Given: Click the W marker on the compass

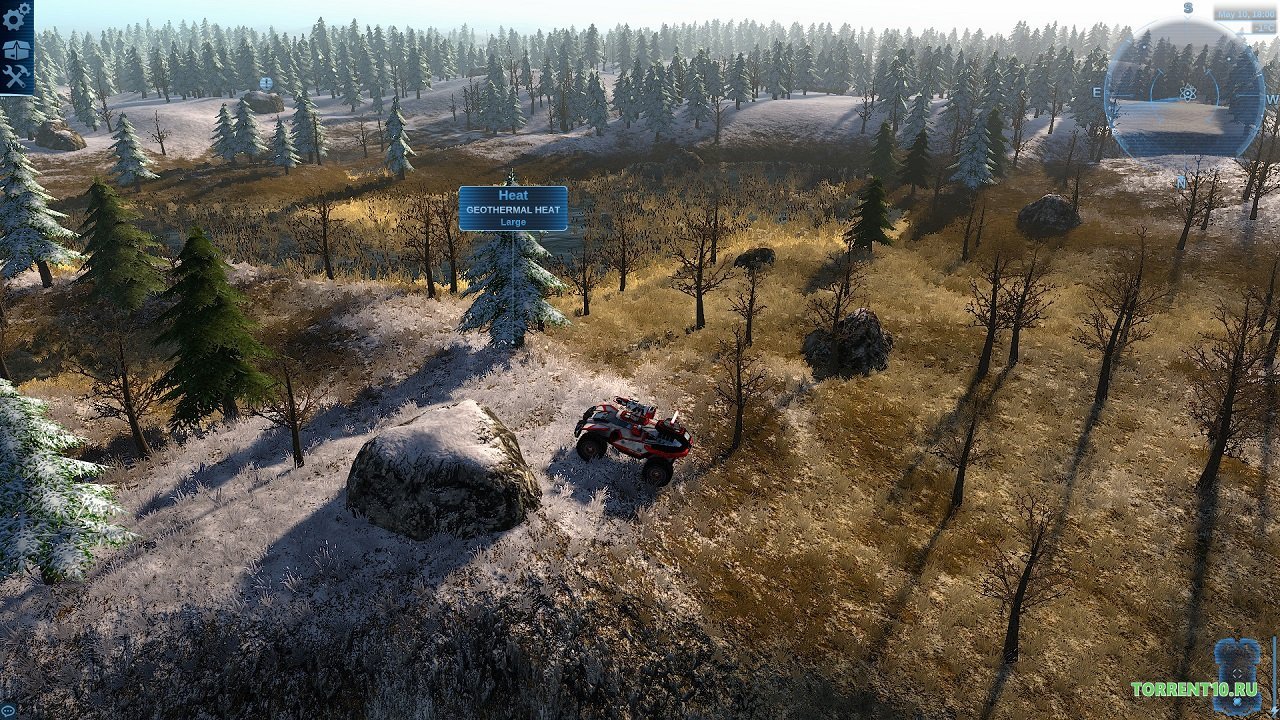Looking at the screenshot, I should pos(1273,99).
